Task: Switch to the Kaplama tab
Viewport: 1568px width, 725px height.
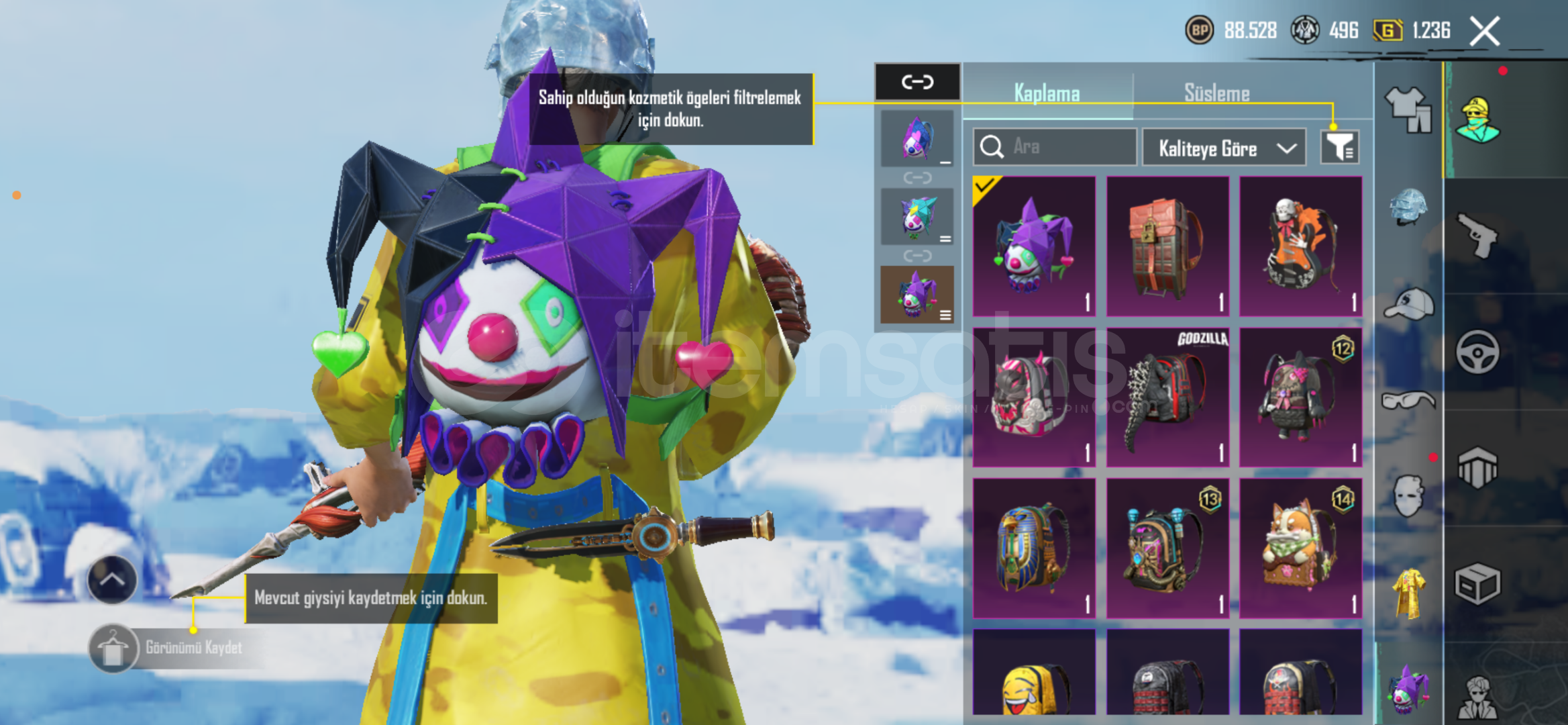Action: (1047, 93)
